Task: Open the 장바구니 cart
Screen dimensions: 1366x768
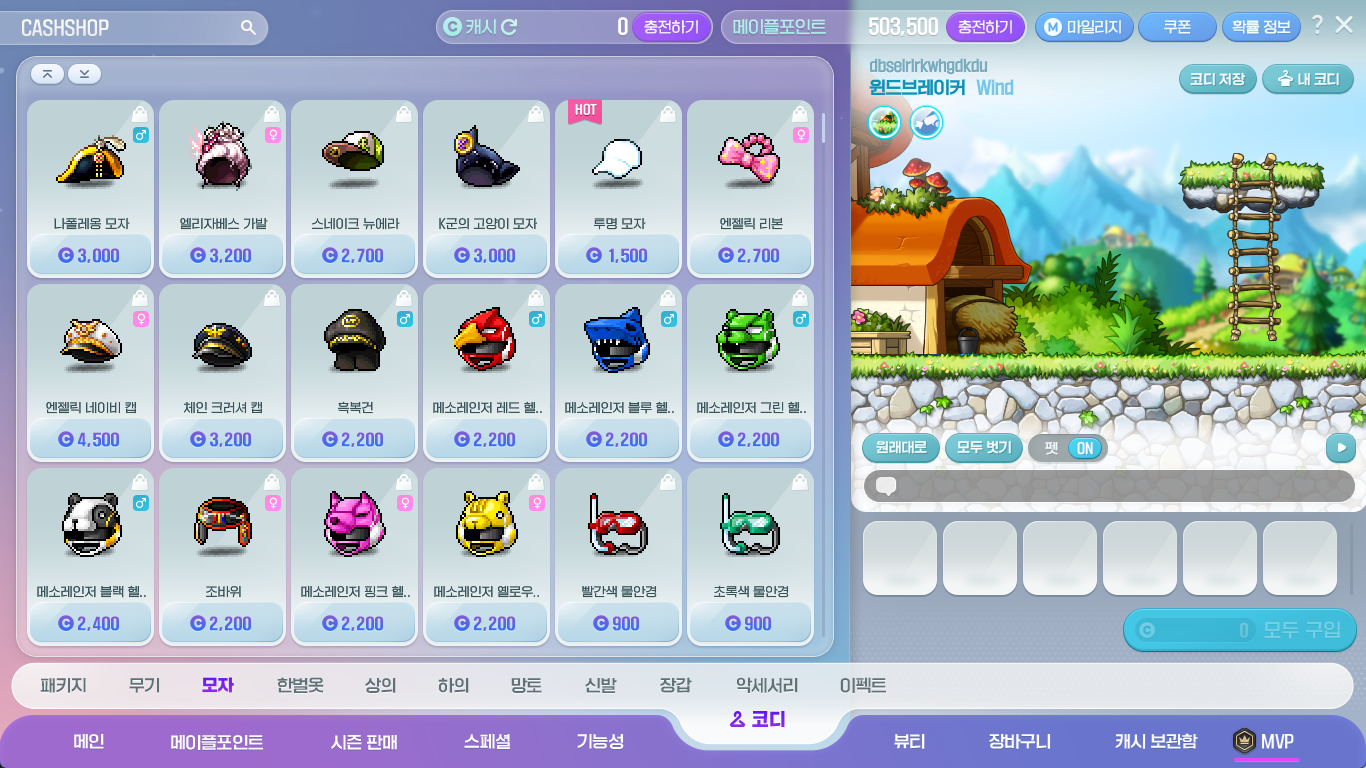Action: pyautogui.click(x=1019, y=741)
